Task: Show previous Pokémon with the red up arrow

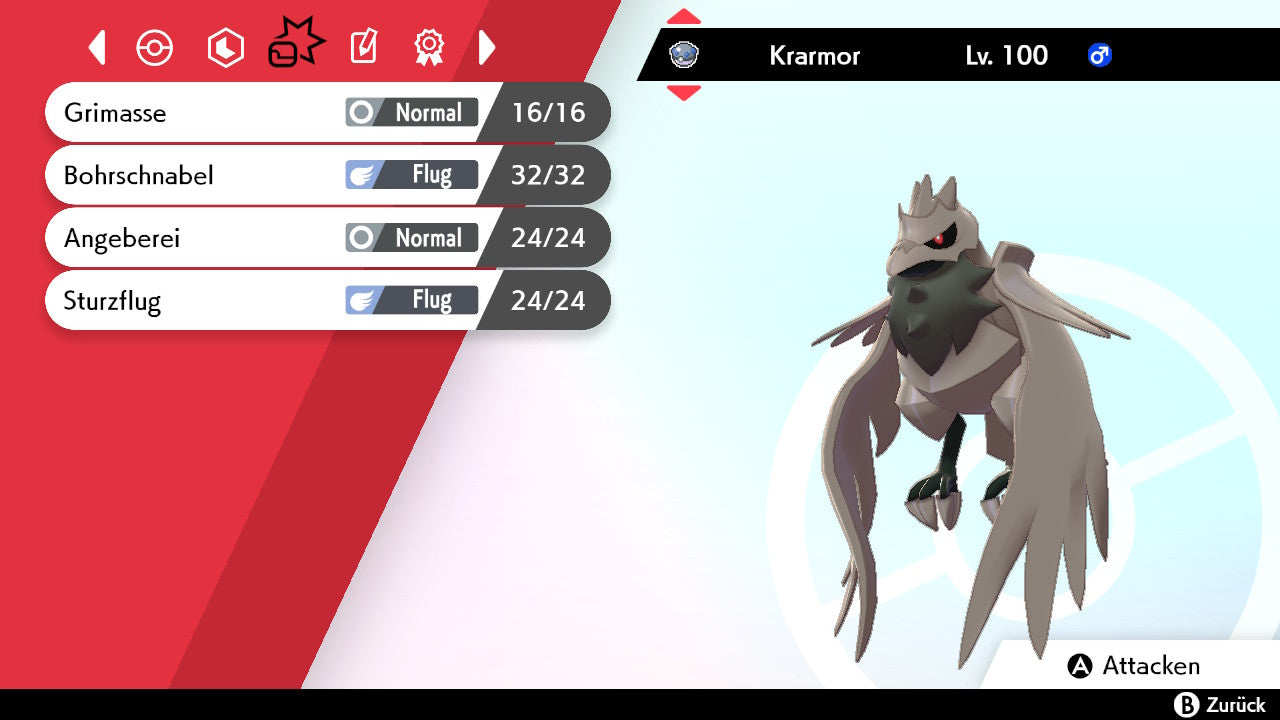Action: click(x=683, y=17)
